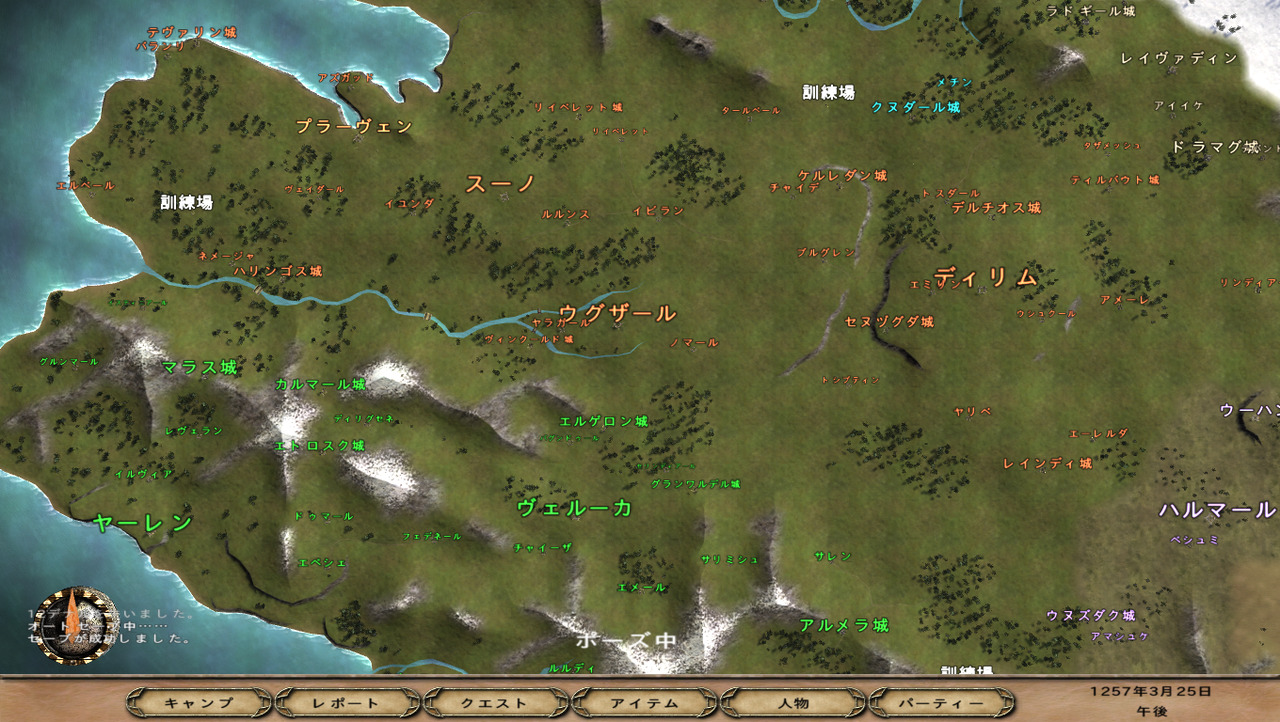Screen dimensions: 1280x722
Task: Select the ヤーレン town label
Action: pos(143,522)
